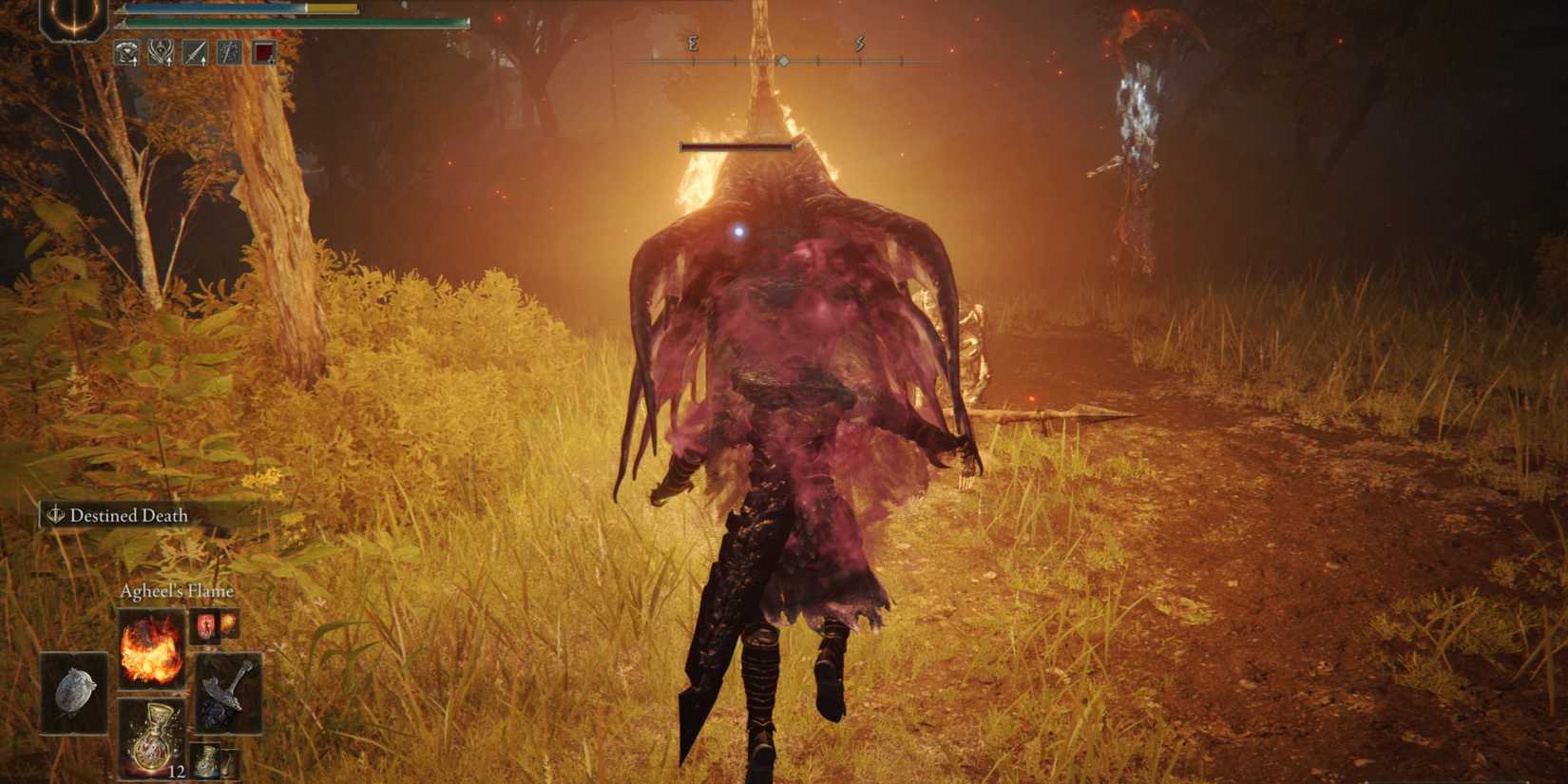Click the small red buff icon near Agheel's Flame
The image size is (1568, 784).
[x=206, y=625]
